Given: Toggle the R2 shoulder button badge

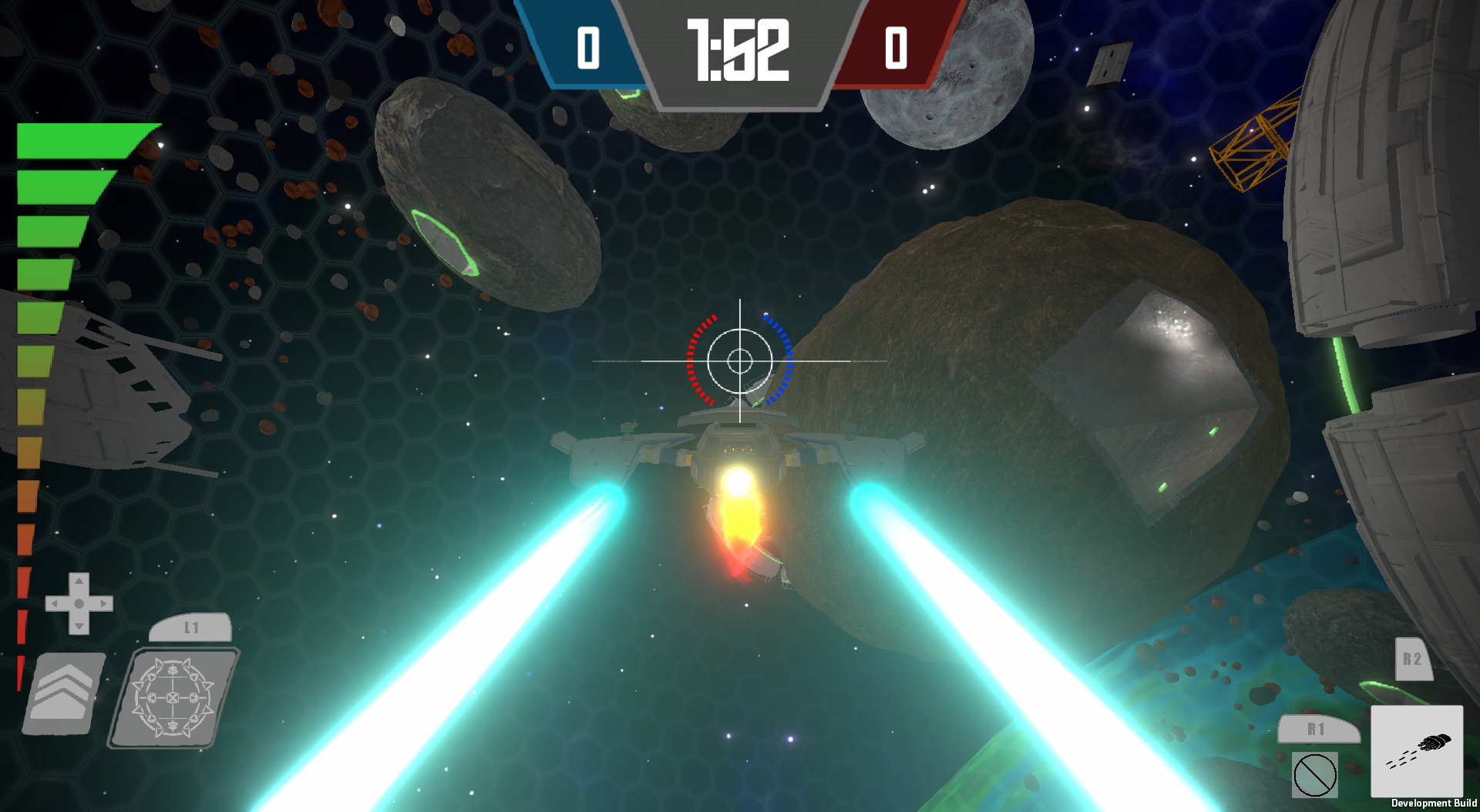Looking at the screenshot, I should pyautogui.click(x=1413, y=659).
